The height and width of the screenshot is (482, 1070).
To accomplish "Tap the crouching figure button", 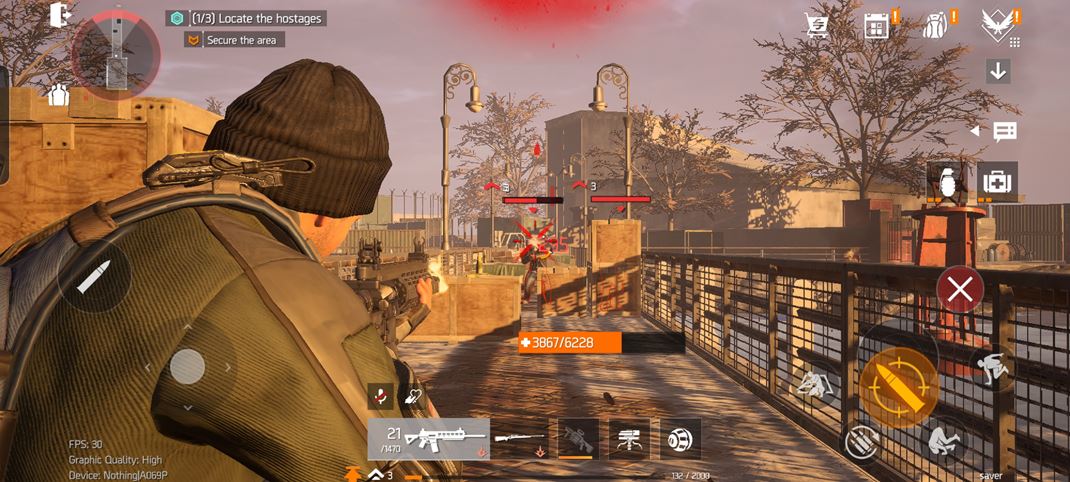I will (943, 439).
